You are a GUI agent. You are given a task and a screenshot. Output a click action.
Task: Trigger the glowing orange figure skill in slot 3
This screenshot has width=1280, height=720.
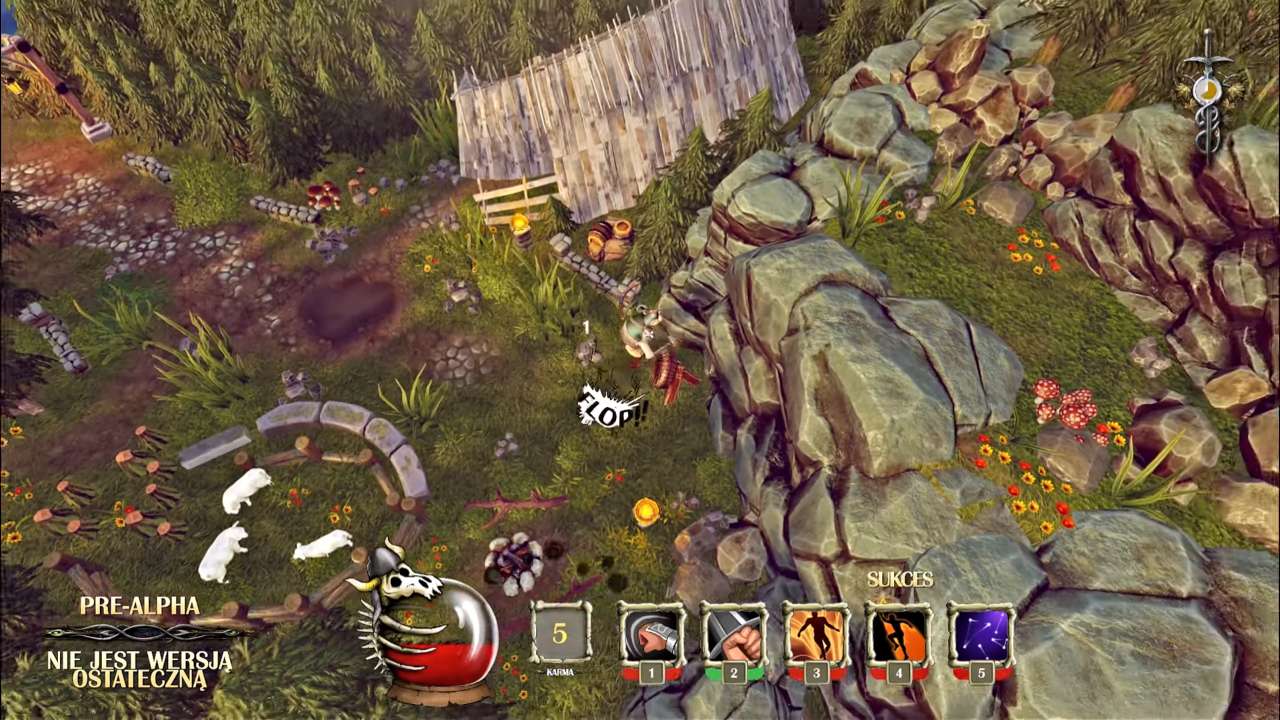(815, 636)
